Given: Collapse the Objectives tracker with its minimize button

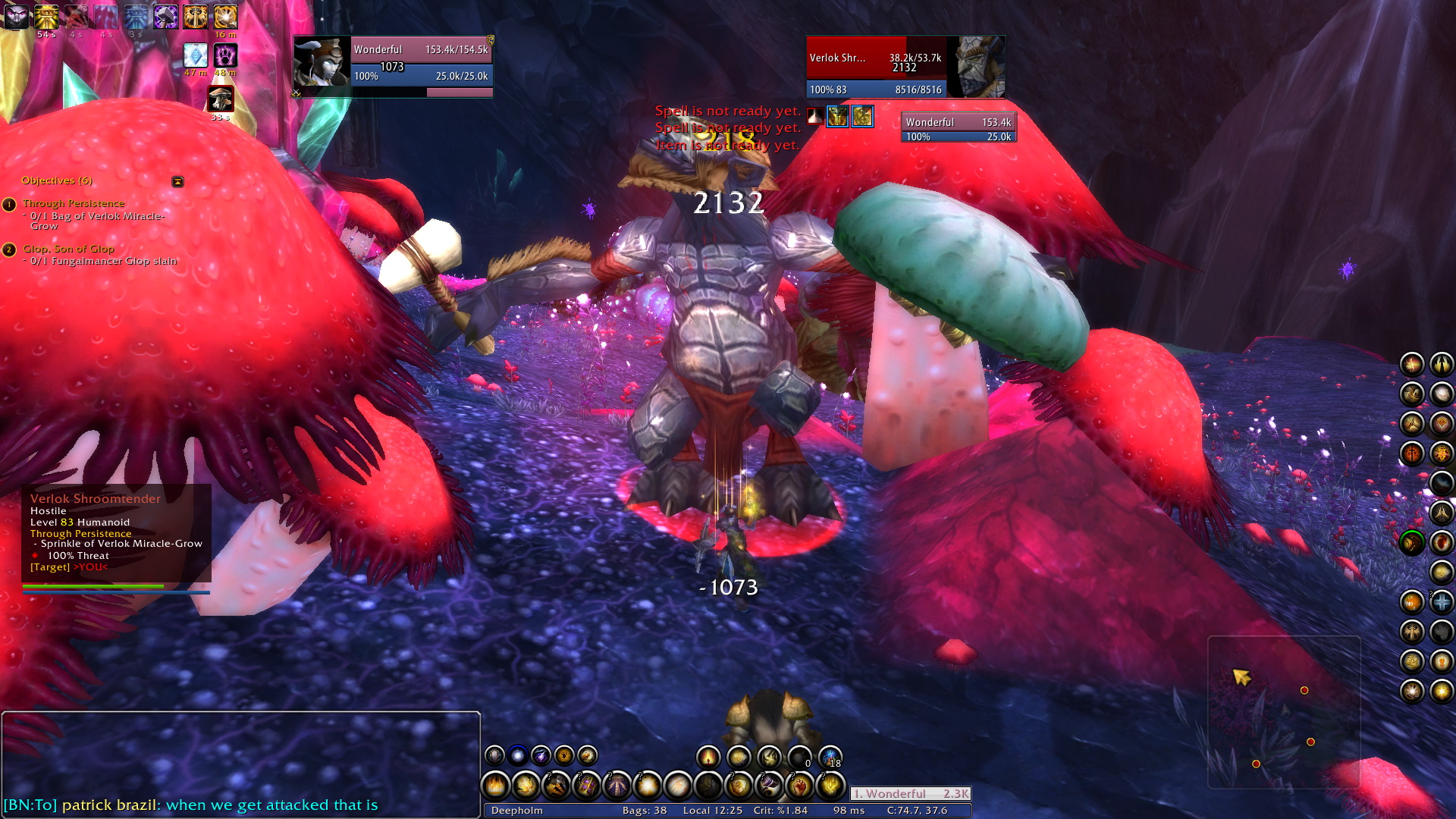Looking at the screenshot, I should pos(177,182).
